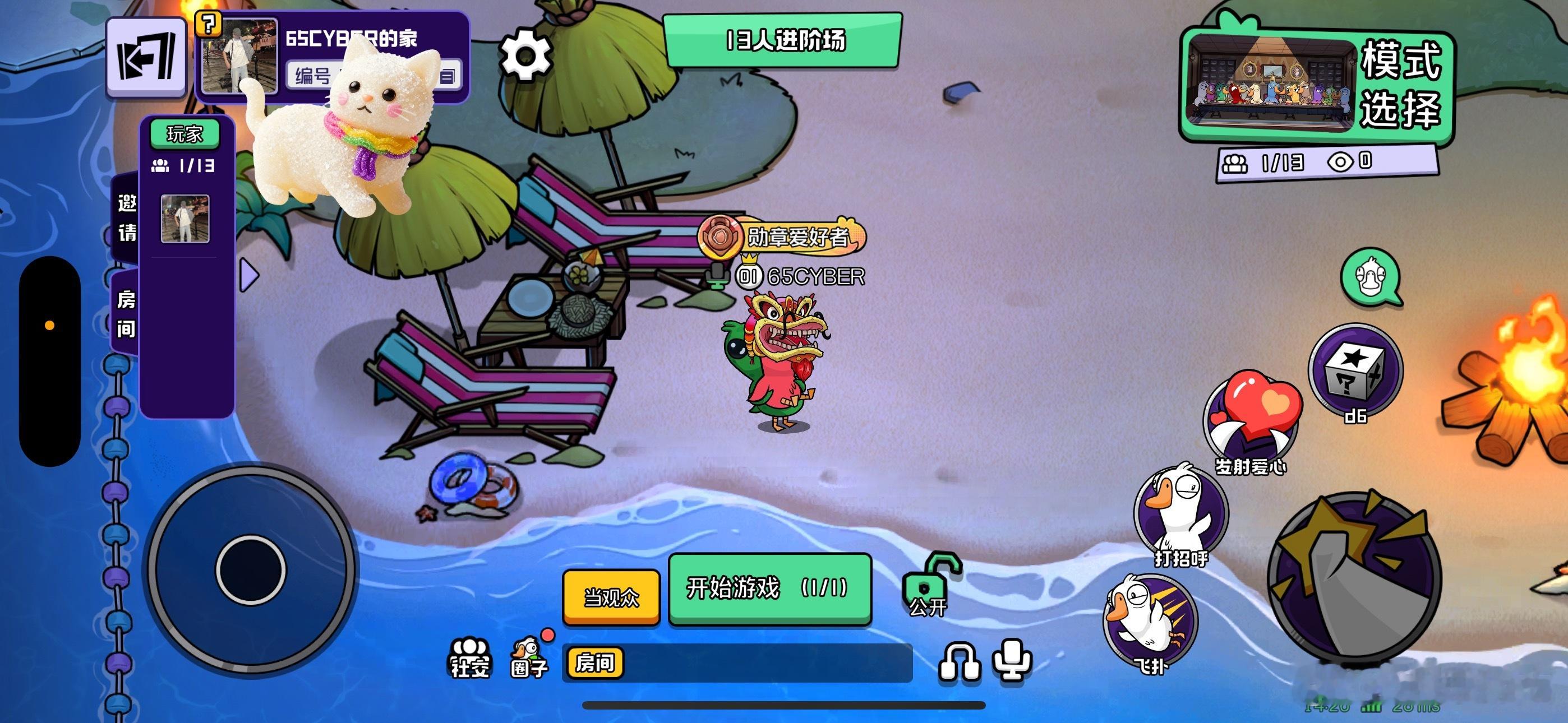The width and height of the screenshot is (1568, 723).
Task: Switch to the 房间 room tab
Action: click(126, 314)
